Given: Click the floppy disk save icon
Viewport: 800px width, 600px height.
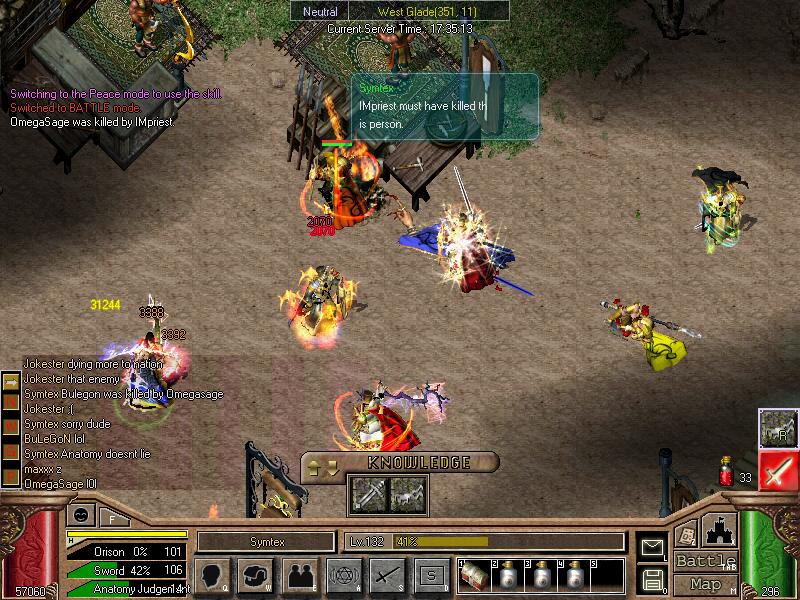Looking at the screenshot, I should (x=654, y=579).
